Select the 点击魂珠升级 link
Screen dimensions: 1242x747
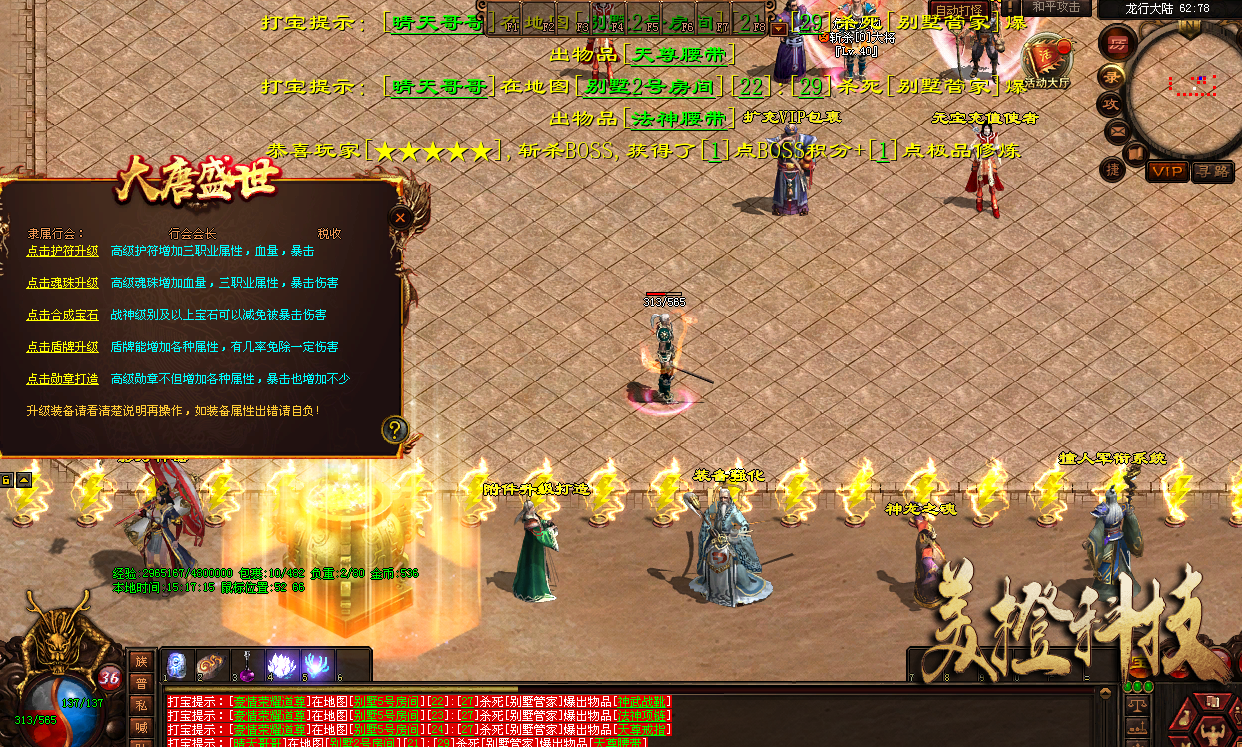pyautogui.click(x=62, y=283)
